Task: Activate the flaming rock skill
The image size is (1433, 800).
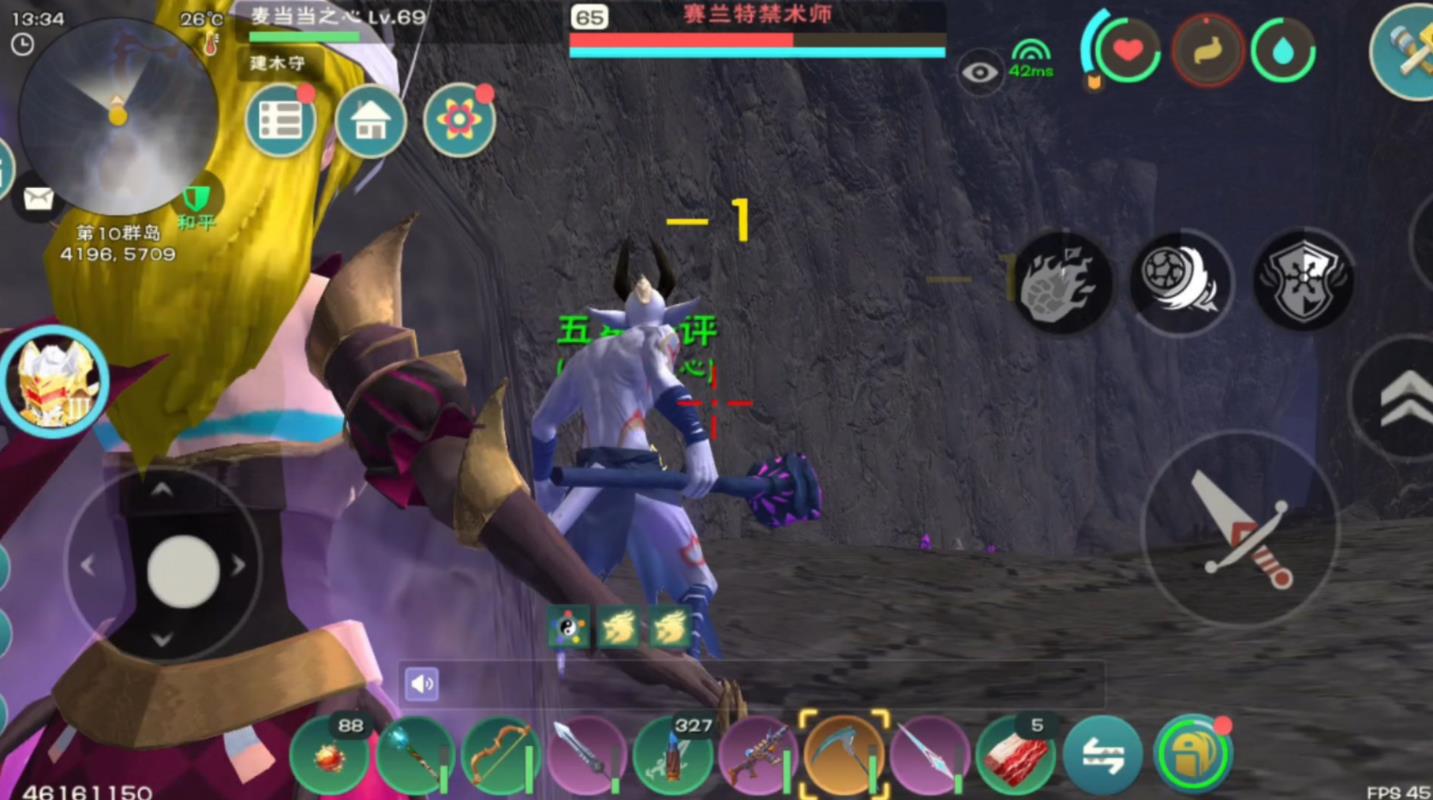Action: (x=1063, y=283)
